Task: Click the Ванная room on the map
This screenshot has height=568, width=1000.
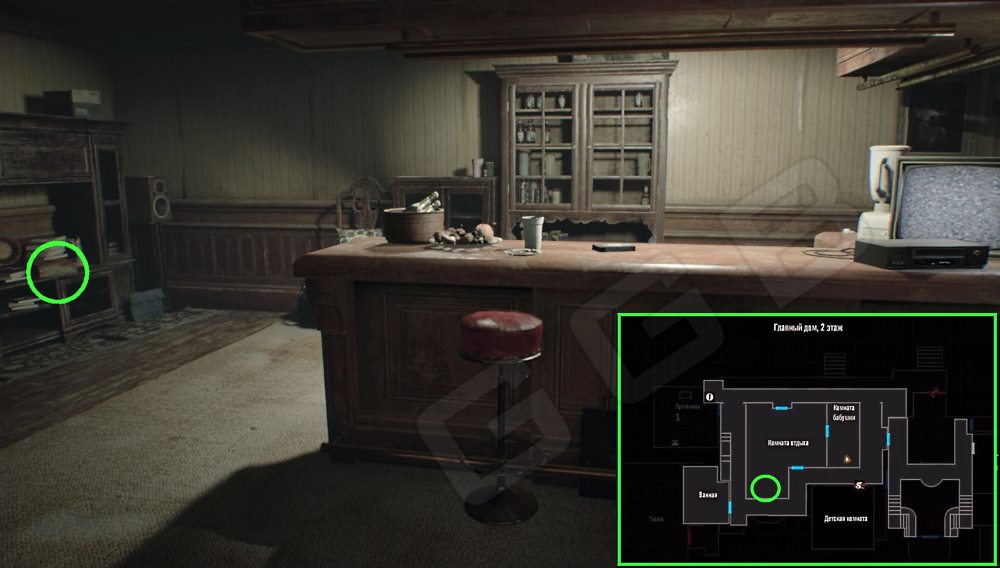Action: 708,494
